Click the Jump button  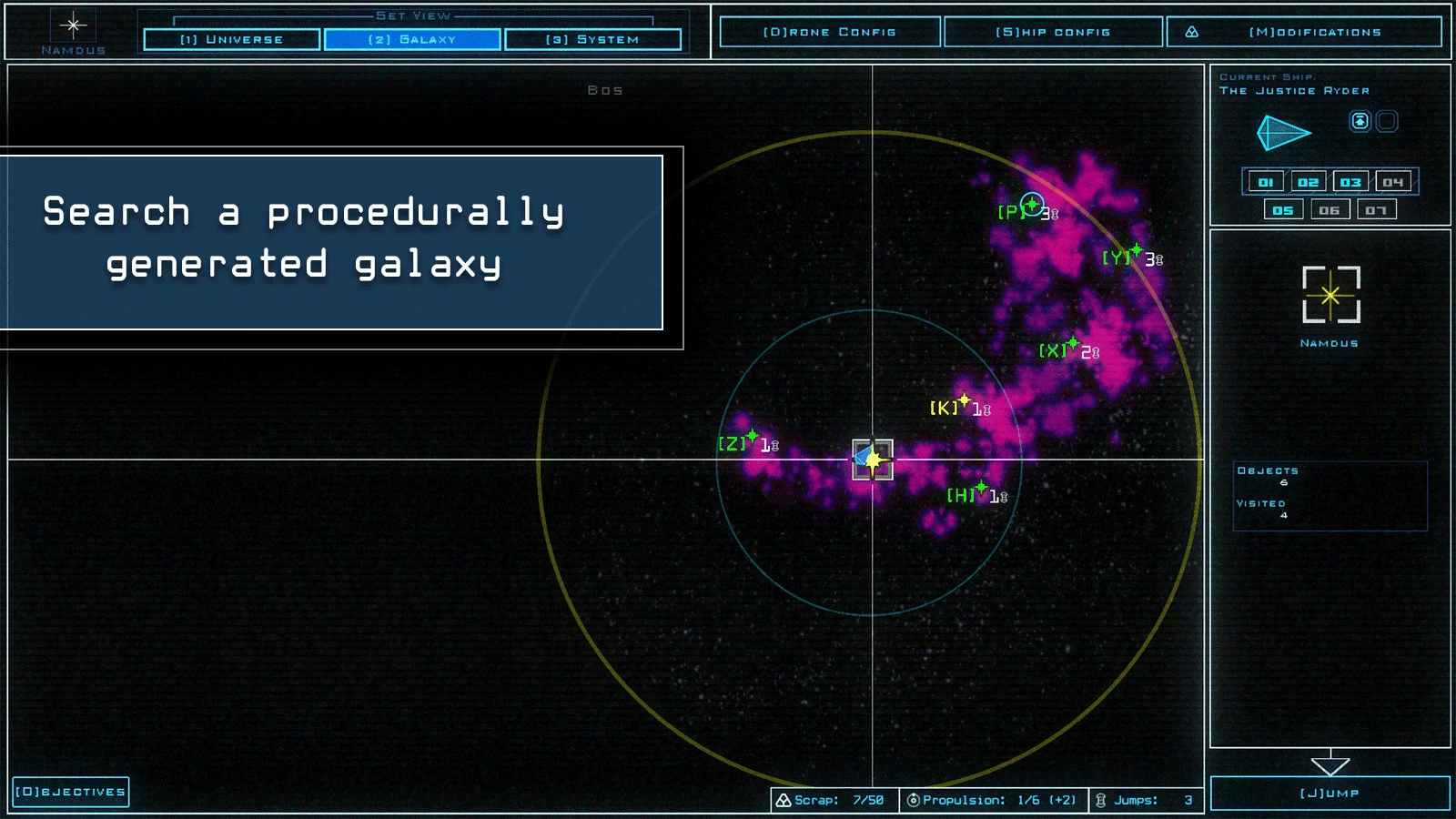[x=1330, y=793]
